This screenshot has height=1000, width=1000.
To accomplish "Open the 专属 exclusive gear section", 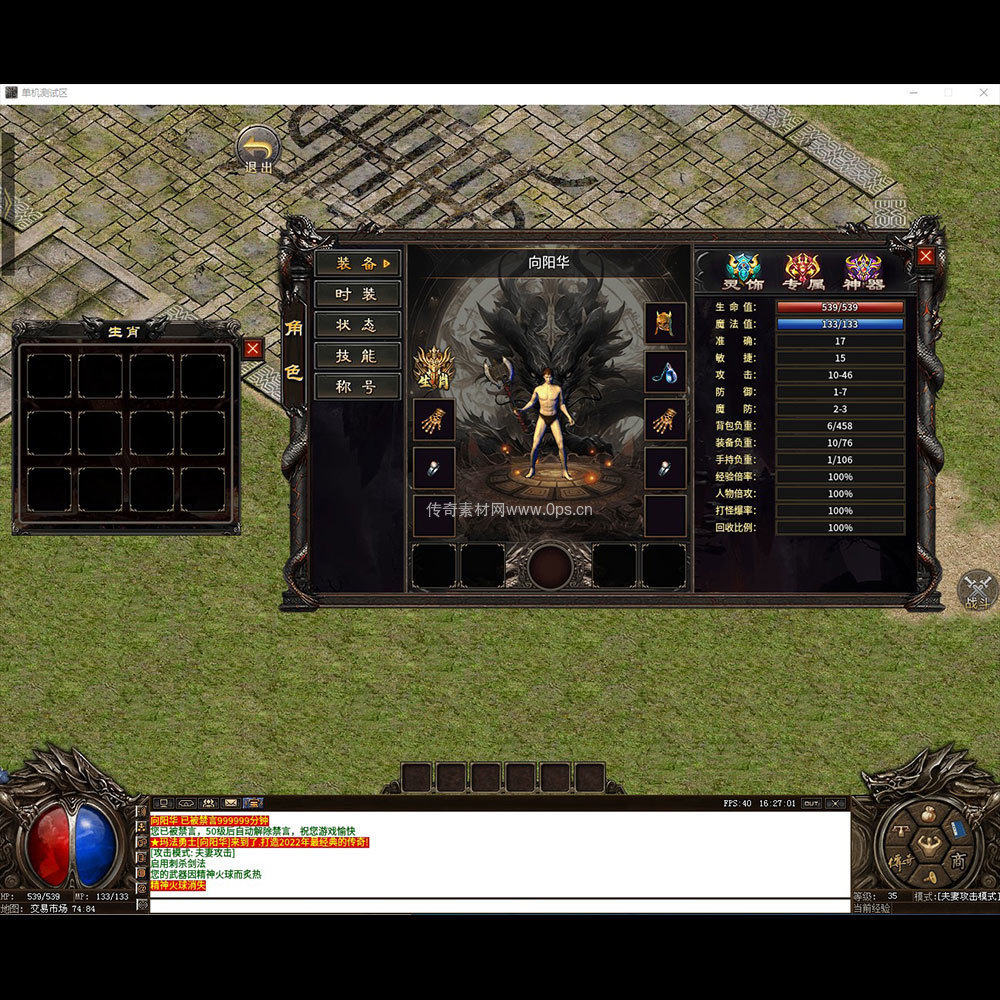I will 803,271.
